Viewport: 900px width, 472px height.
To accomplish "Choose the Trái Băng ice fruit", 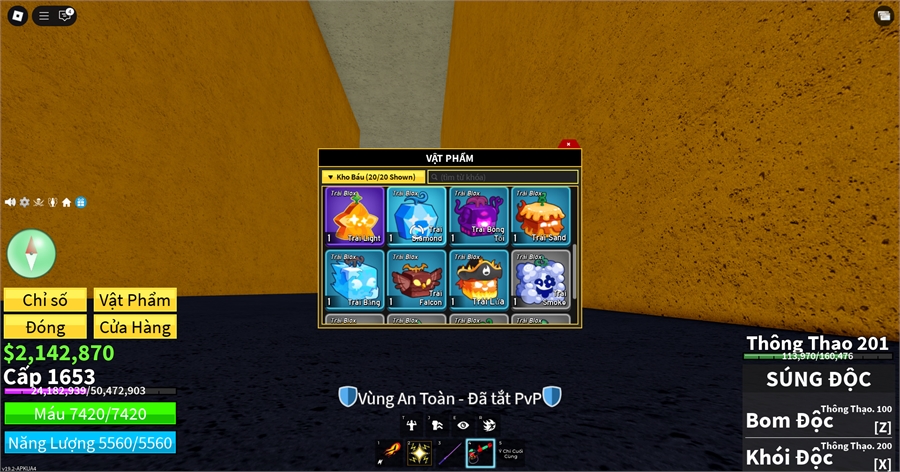I will (354, 277).
